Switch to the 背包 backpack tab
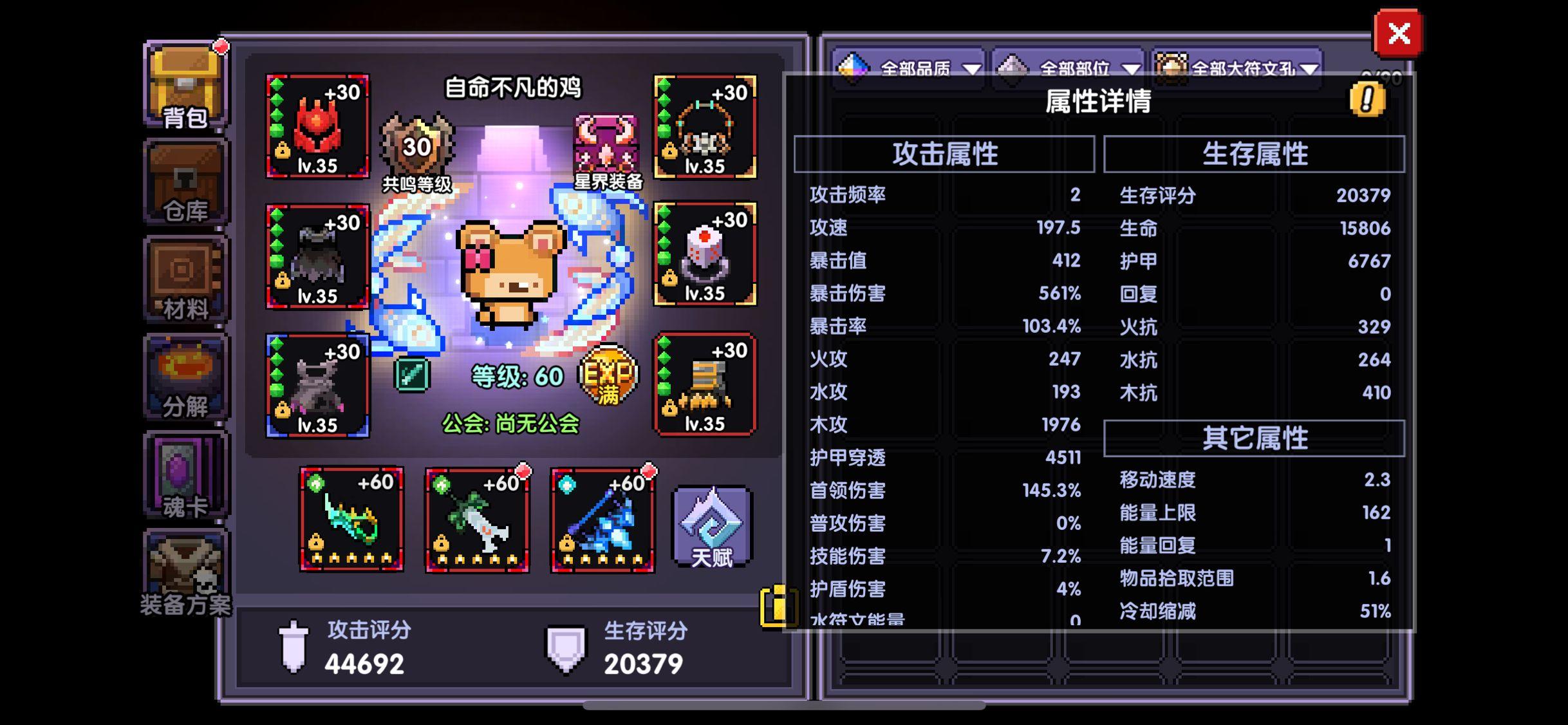This screenshot has width=1568, height=725. tap(183, 87)
